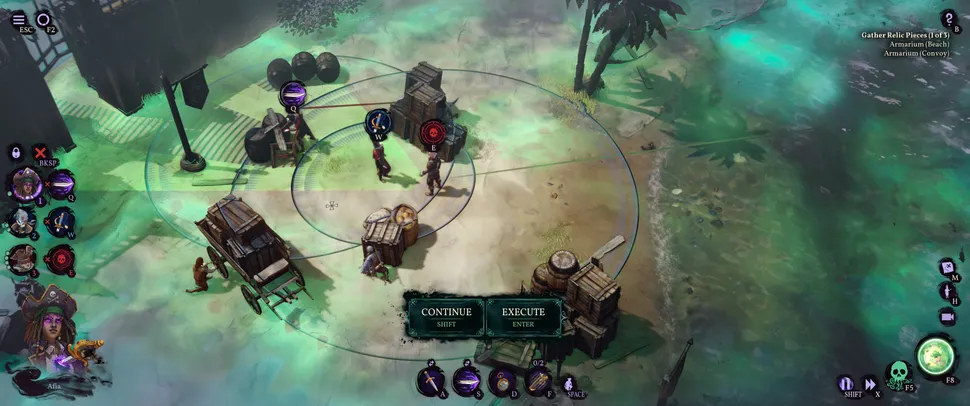Toggle shadow mode pause button
This screenshot has width=970, height=406.
click(846, 383)
